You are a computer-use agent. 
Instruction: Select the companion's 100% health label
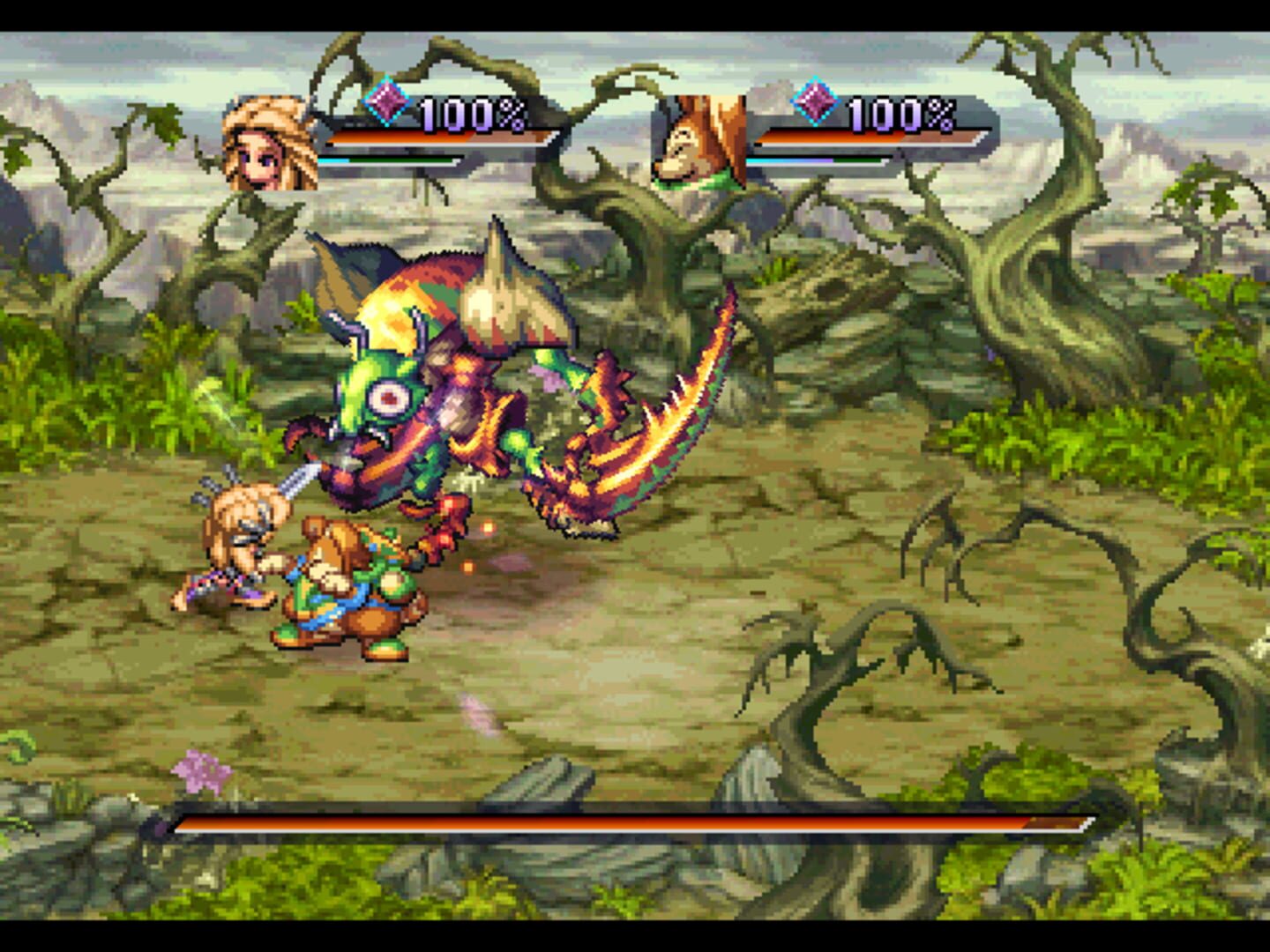click(898, 111)
